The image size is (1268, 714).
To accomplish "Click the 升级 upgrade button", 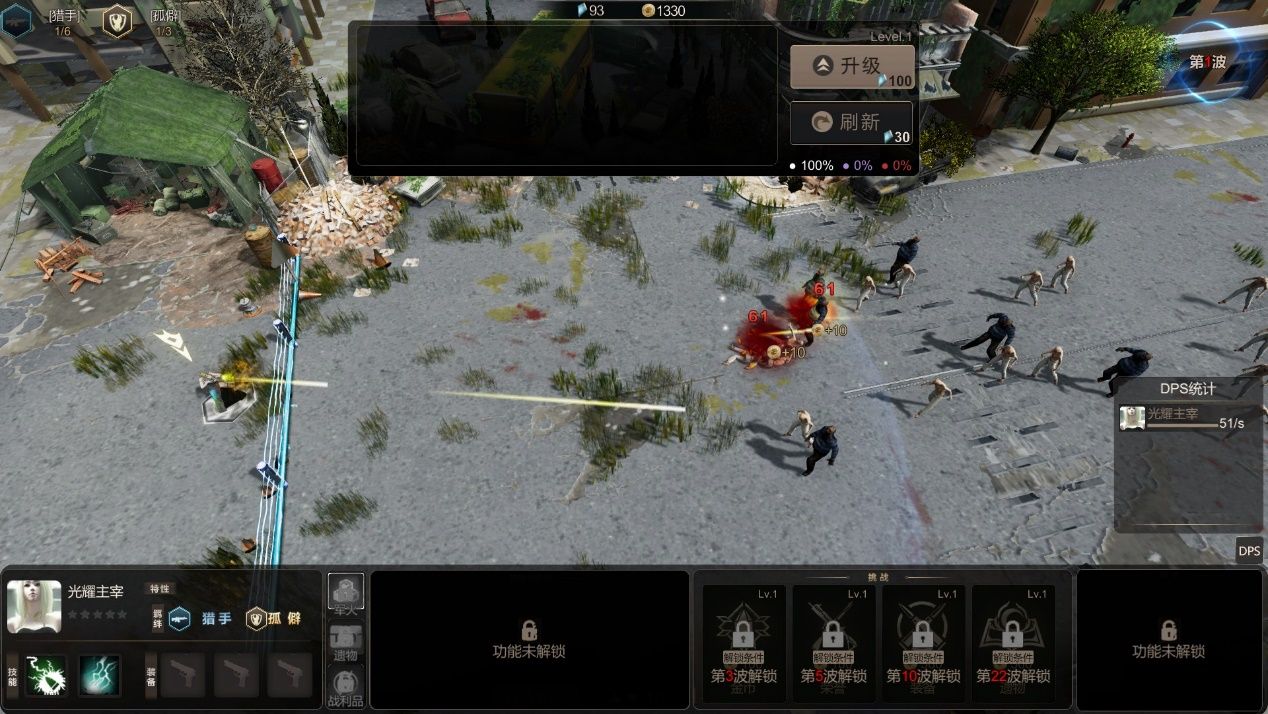I will tap(851, 66).
